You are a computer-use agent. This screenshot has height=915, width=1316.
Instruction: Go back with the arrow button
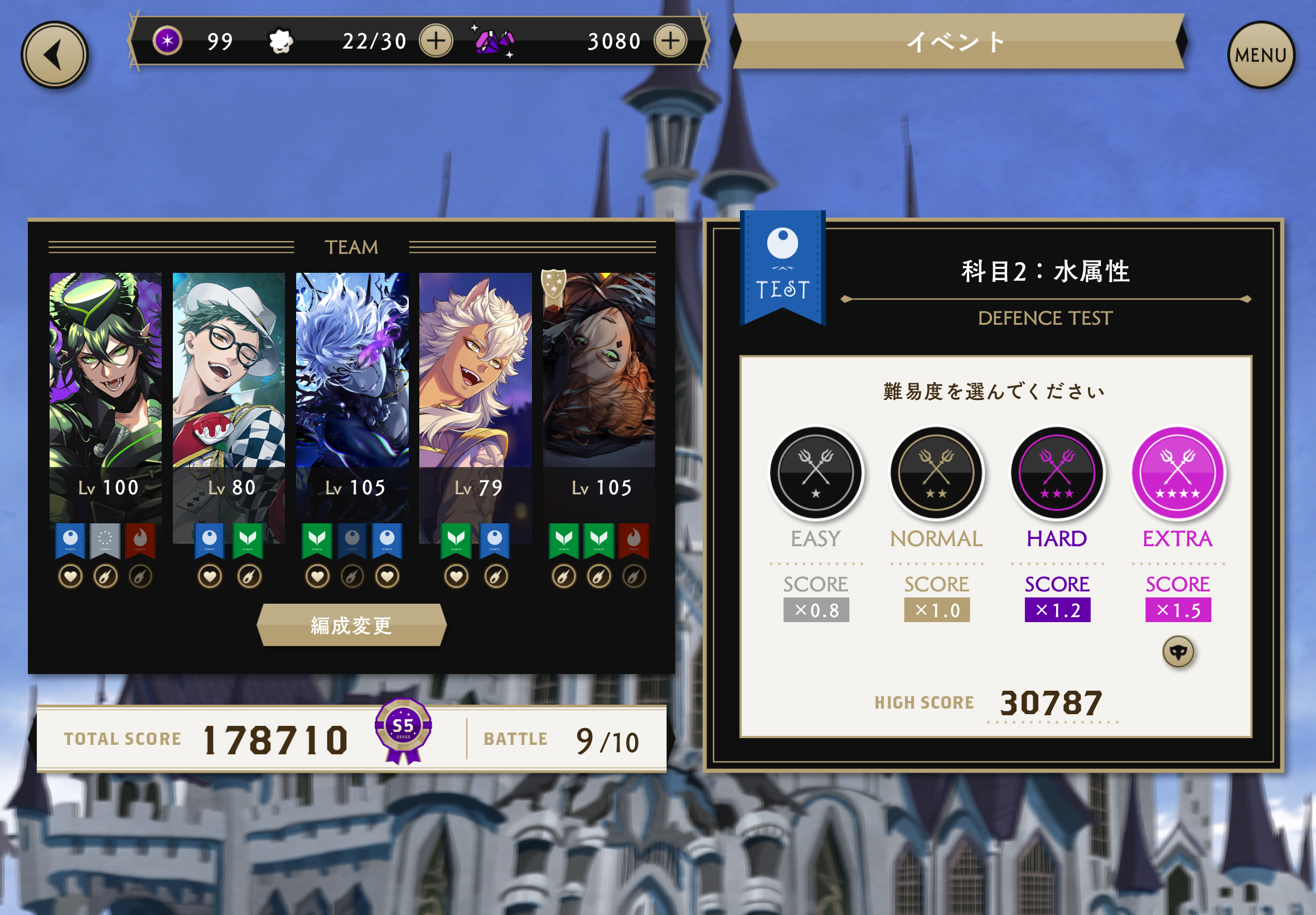55,55
